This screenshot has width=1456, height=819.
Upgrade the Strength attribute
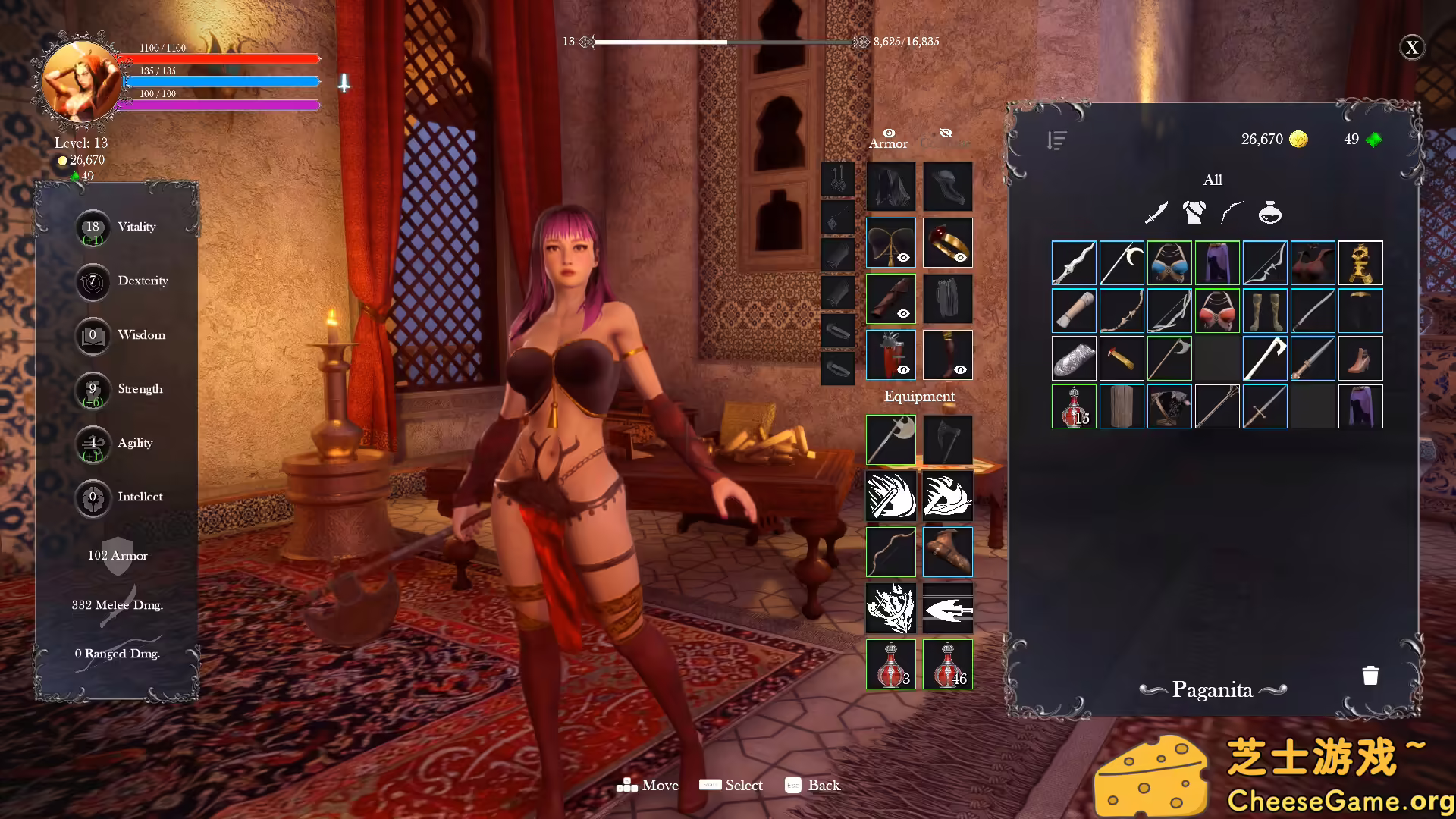coord(93,390)
